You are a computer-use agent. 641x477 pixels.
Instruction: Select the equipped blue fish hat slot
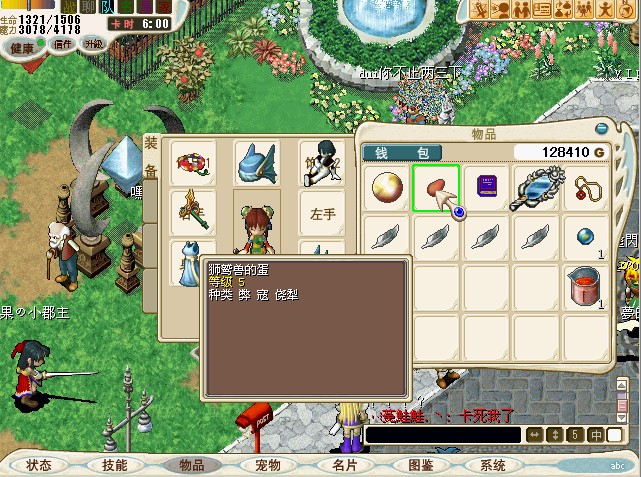tap(256, 162)
